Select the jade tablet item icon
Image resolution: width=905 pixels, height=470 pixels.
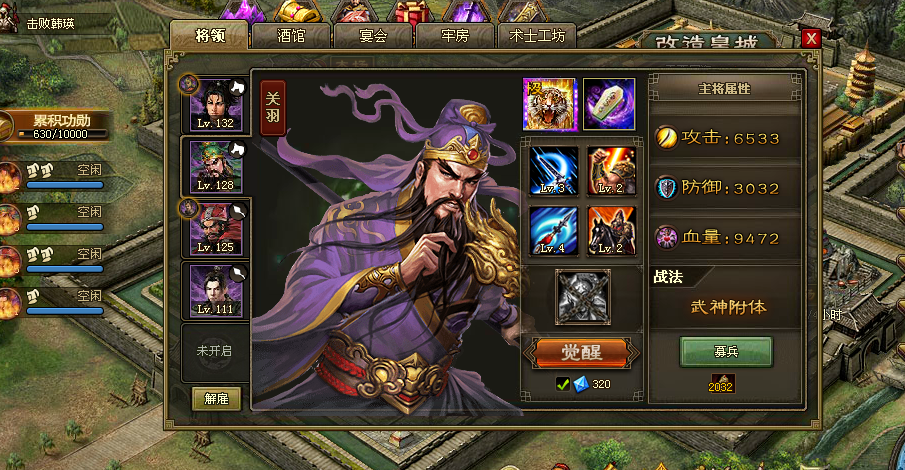click(609, 103)
